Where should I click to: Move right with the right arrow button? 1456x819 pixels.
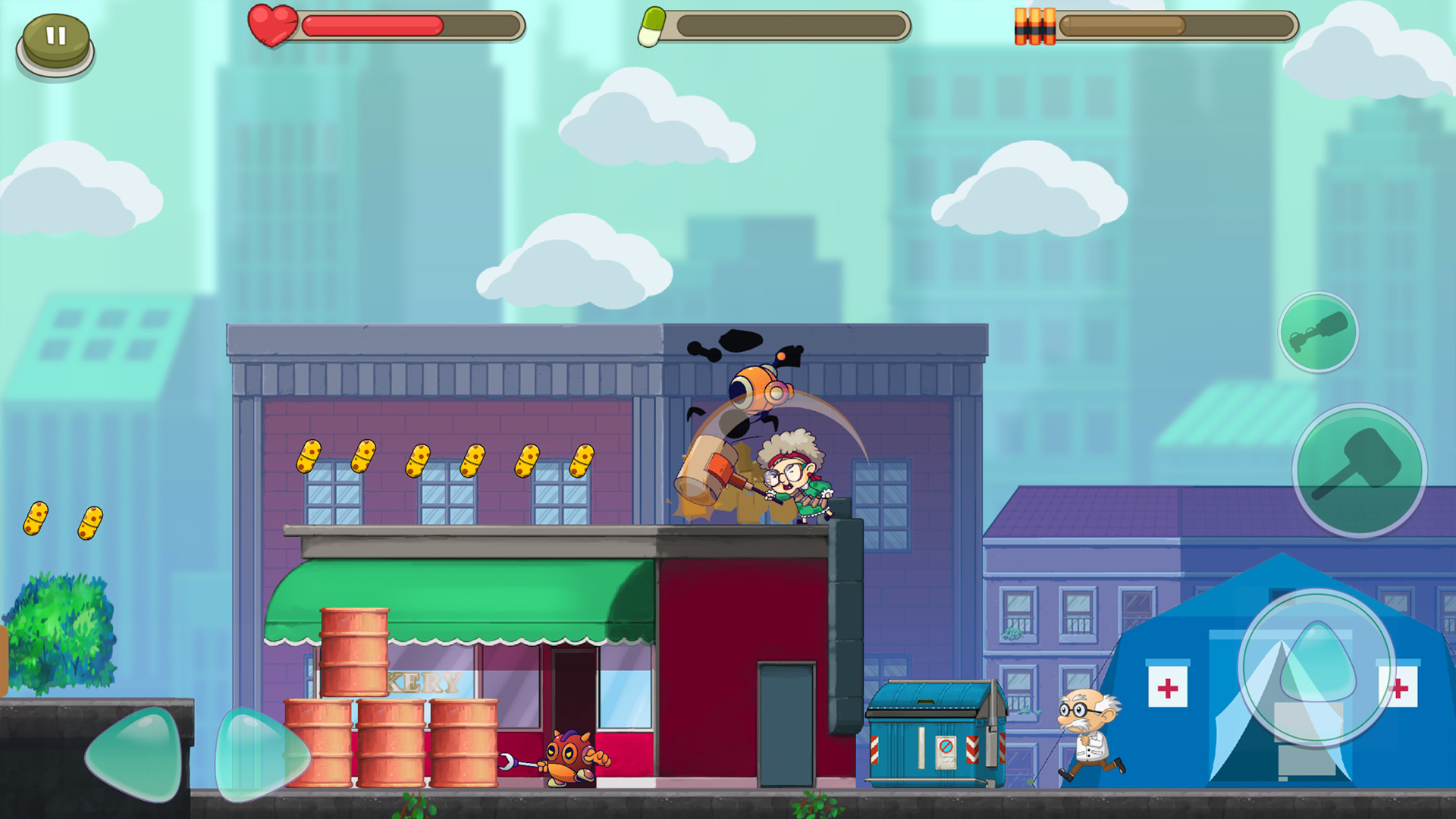[260, 755]
